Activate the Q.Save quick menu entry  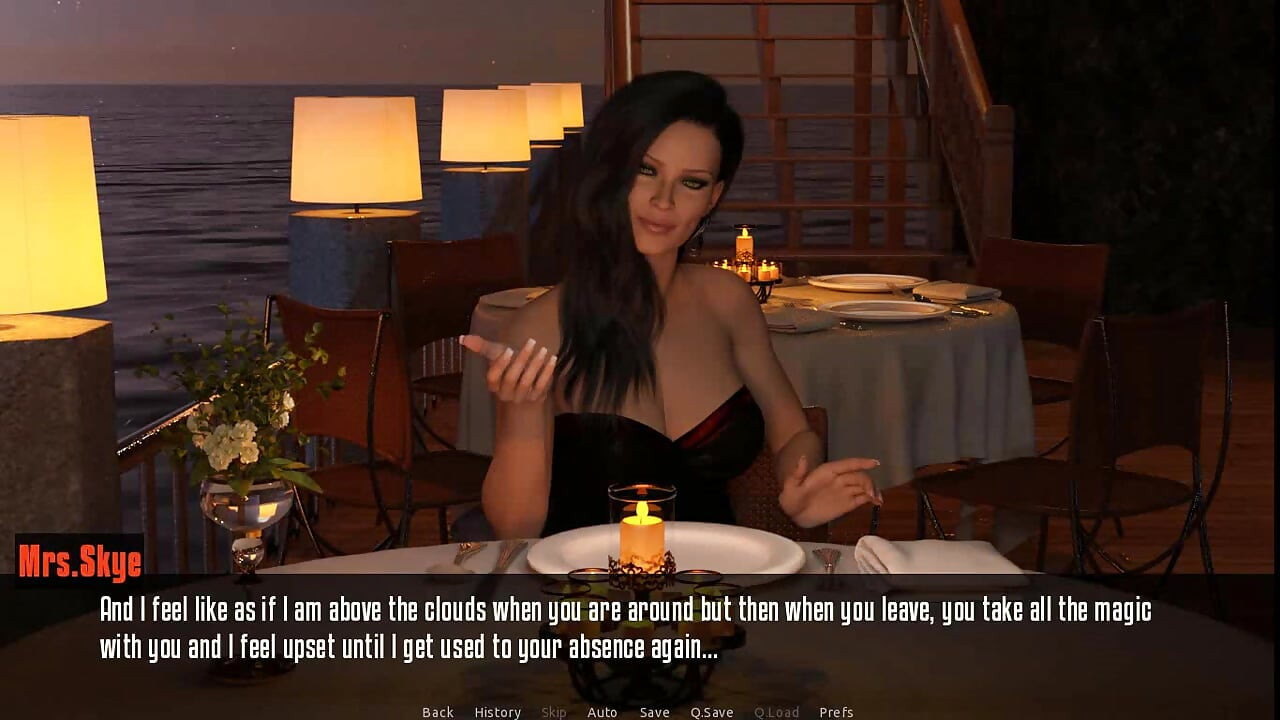712,711
